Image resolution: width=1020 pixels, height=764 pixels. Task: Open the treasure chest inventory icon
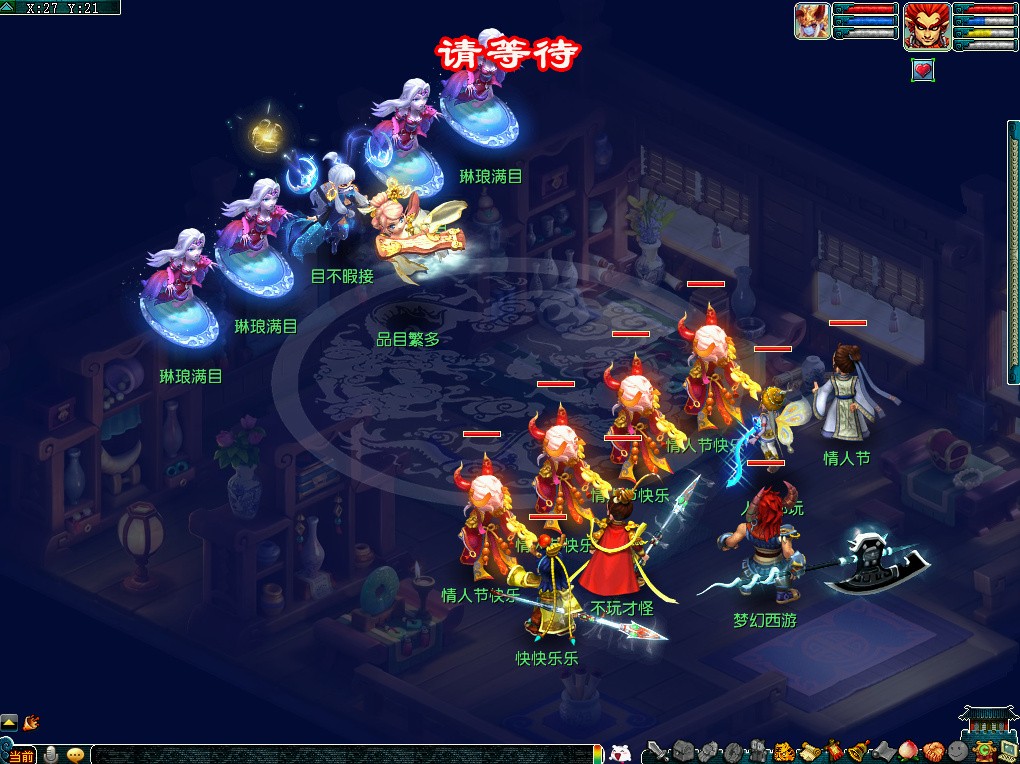click(x=684, y=751)
